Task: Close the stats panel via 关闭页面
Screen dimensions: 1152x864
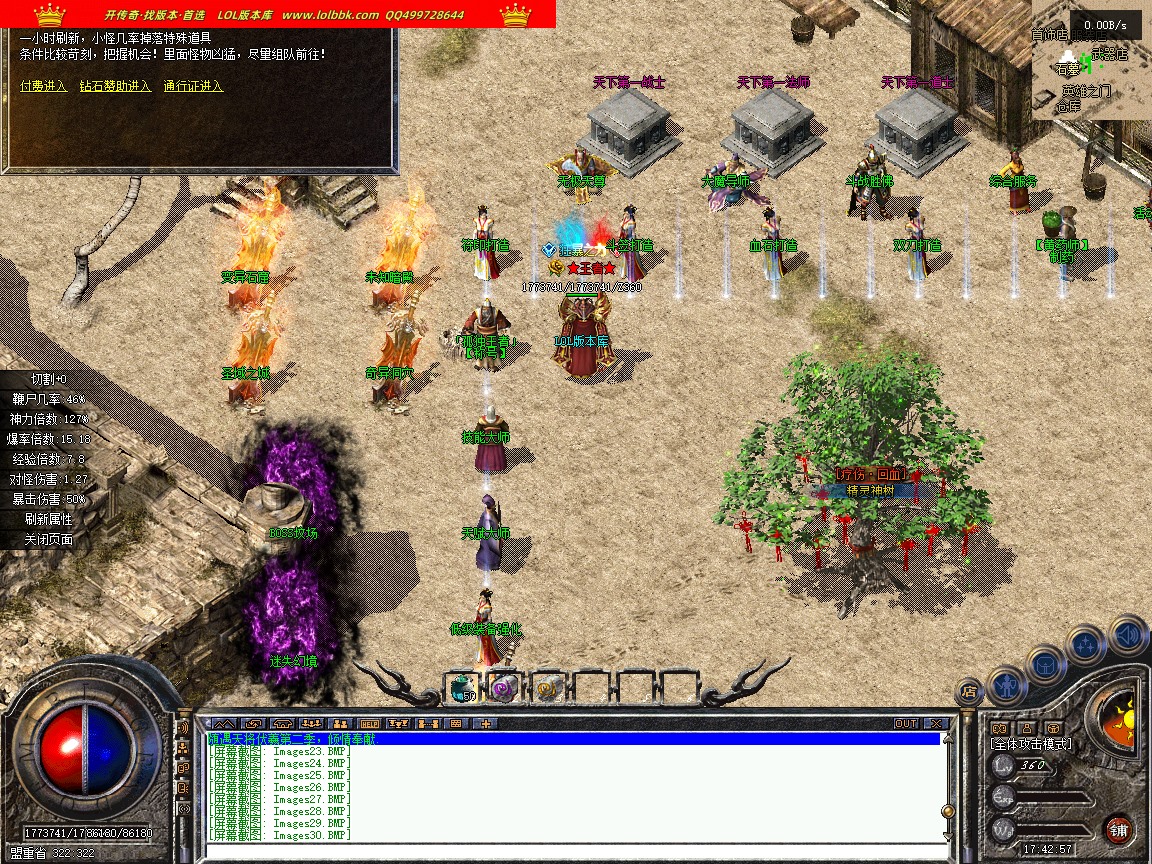Action: (51, 539)
